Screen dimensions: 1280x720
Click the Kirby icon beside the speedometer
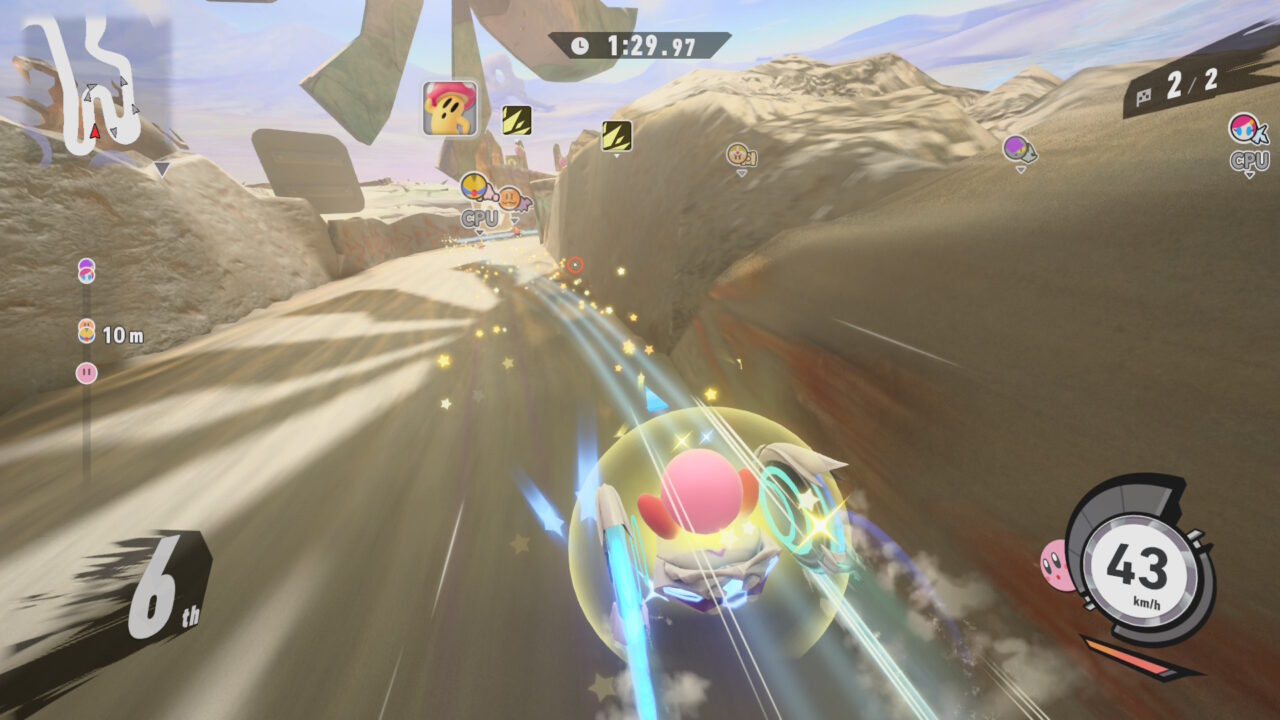click(1055, 564)
